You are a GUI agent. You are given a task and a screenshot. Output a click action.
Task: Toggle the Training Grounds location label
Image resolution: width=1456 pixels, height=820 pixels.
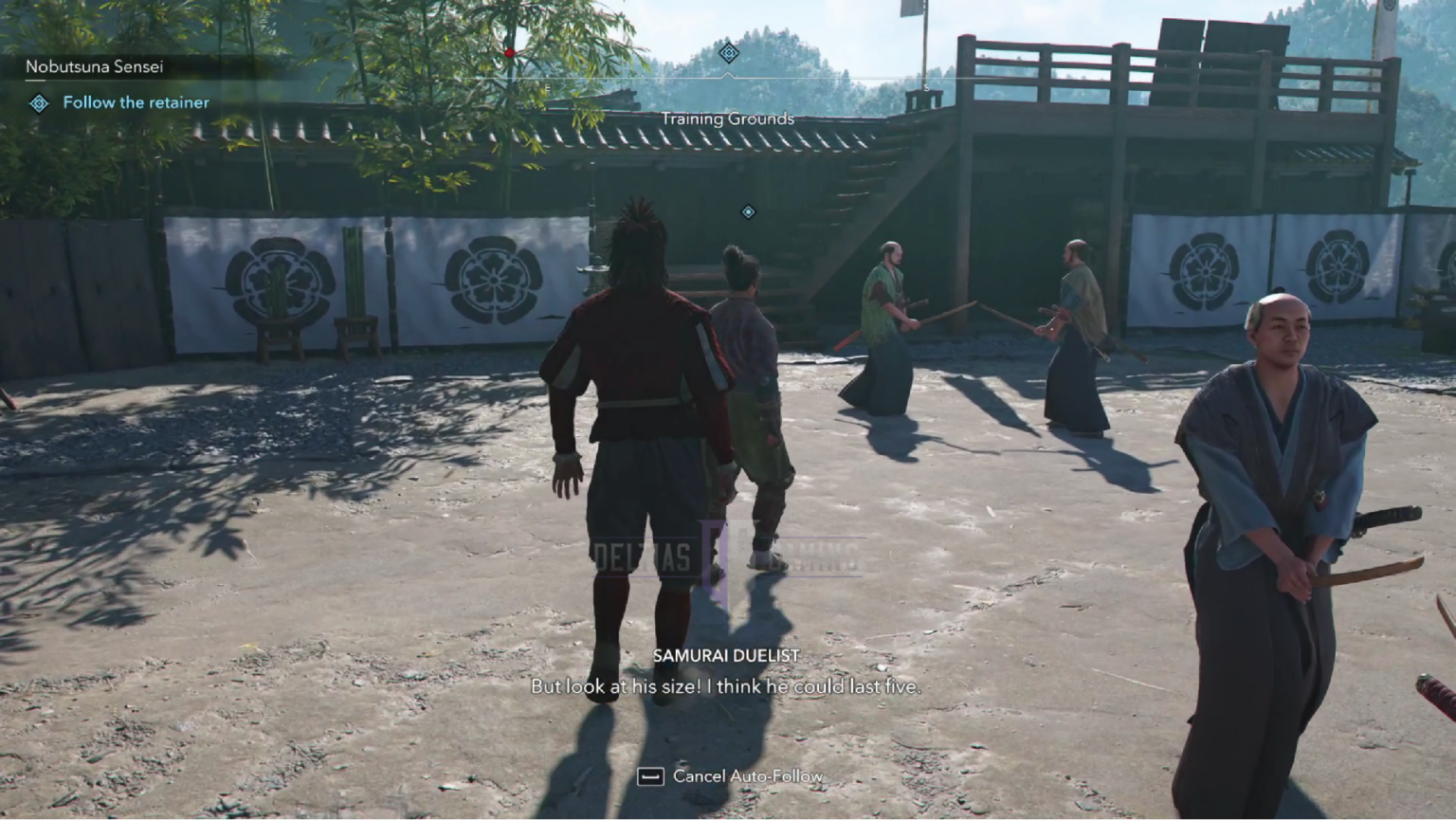coord(727,118)
